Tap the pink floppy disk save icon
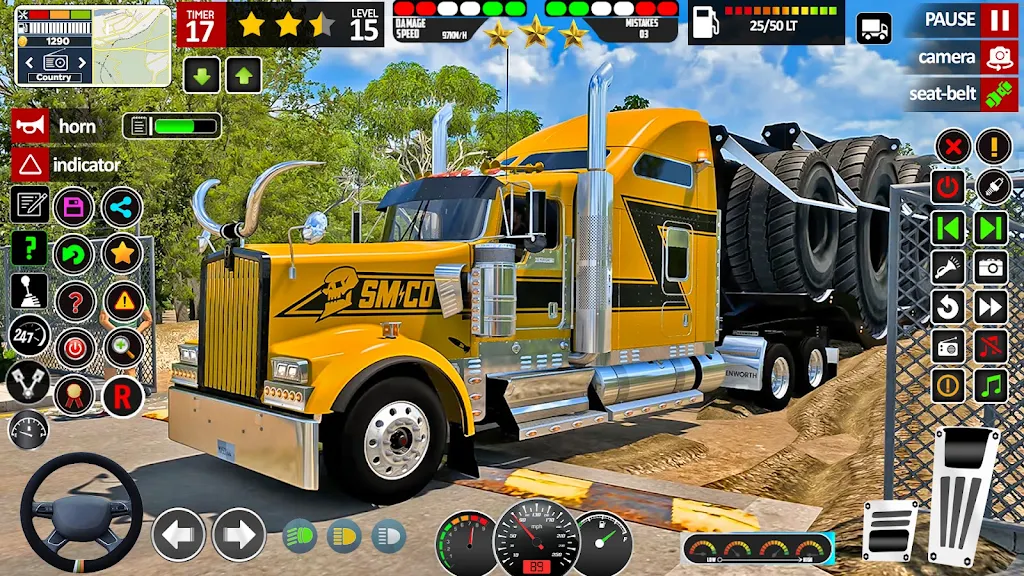The image size is (1024, 576). point(74,207)
